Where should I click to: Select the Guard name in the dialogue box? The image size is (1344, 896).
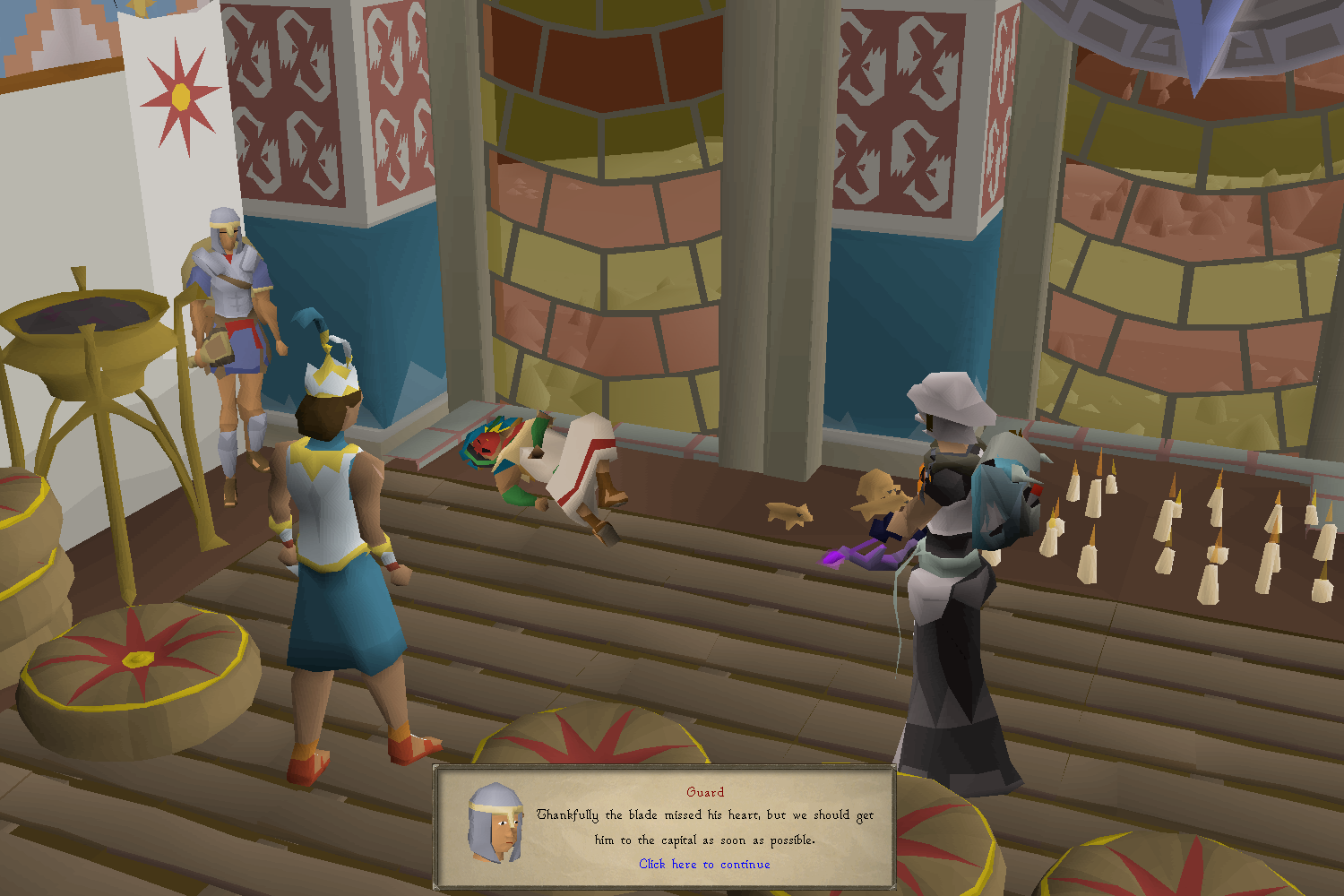pyautogui.click(x=704, y=792)
